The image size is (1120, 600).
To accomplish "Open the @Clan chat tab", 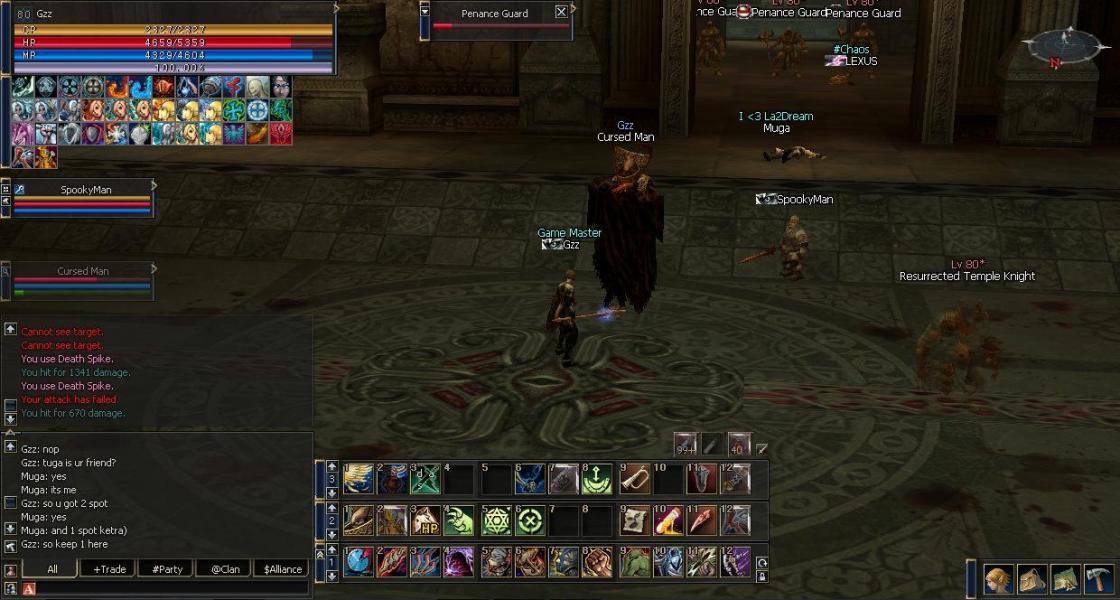I will pos(224,569).
